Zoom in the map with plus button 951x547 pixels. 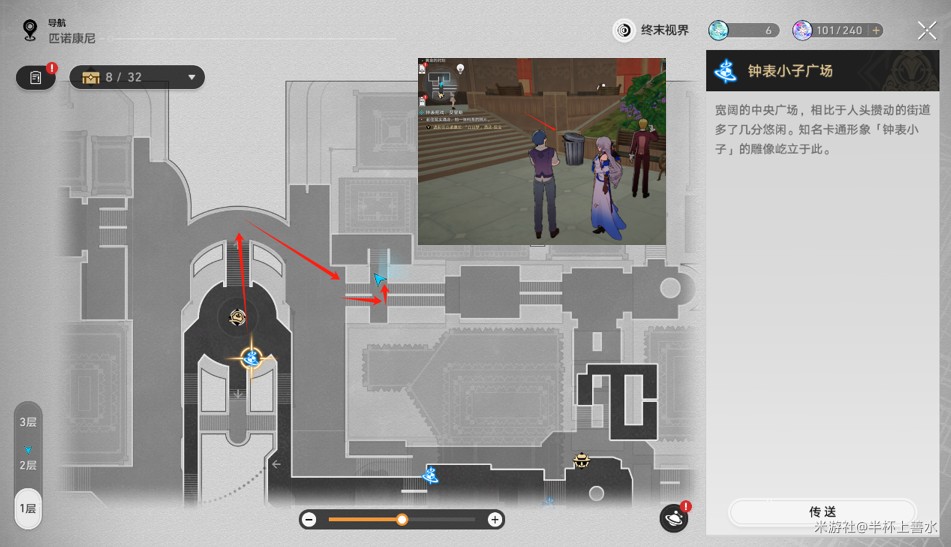pyautogui.click(x=494, y=519)
